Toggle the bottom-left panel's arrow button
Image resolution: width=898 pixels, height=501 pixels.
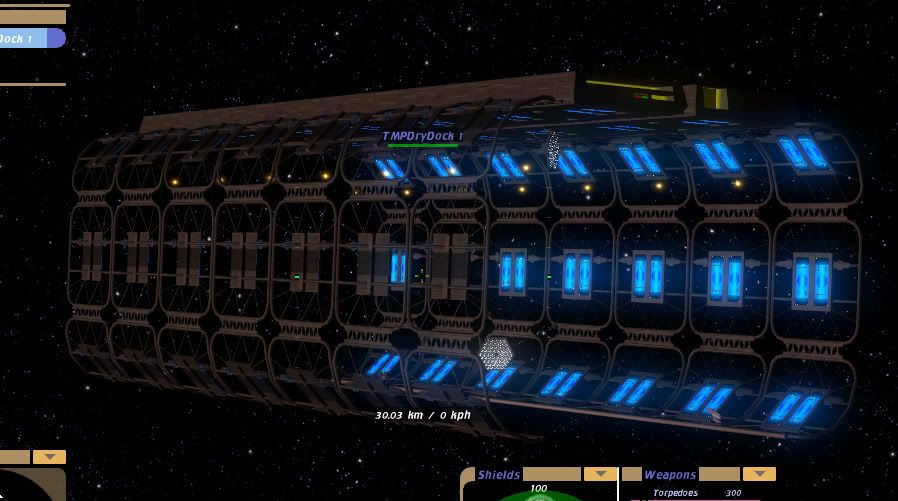point(49,457)
